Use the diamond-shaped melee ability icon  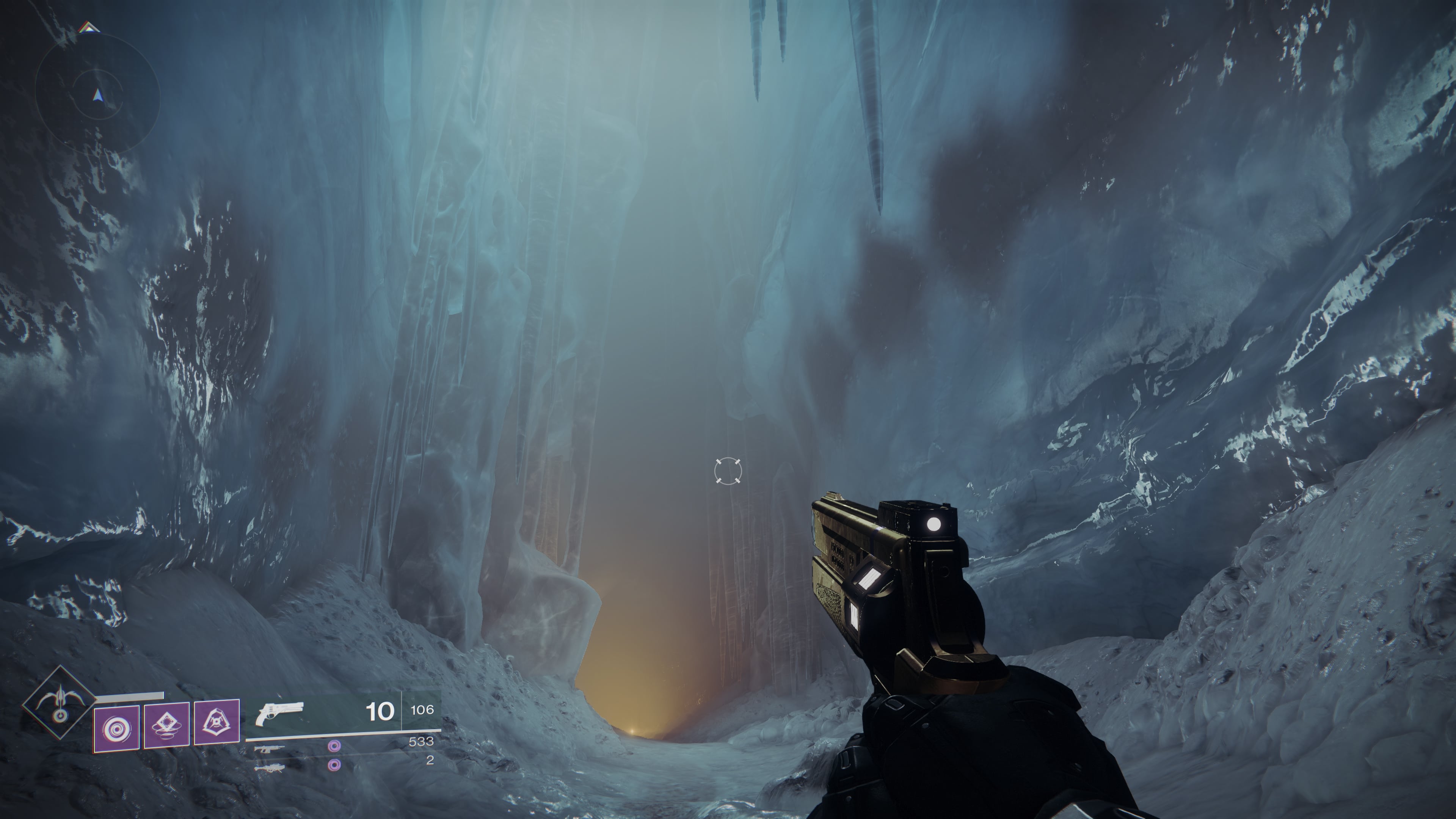[x=167, y=726]
